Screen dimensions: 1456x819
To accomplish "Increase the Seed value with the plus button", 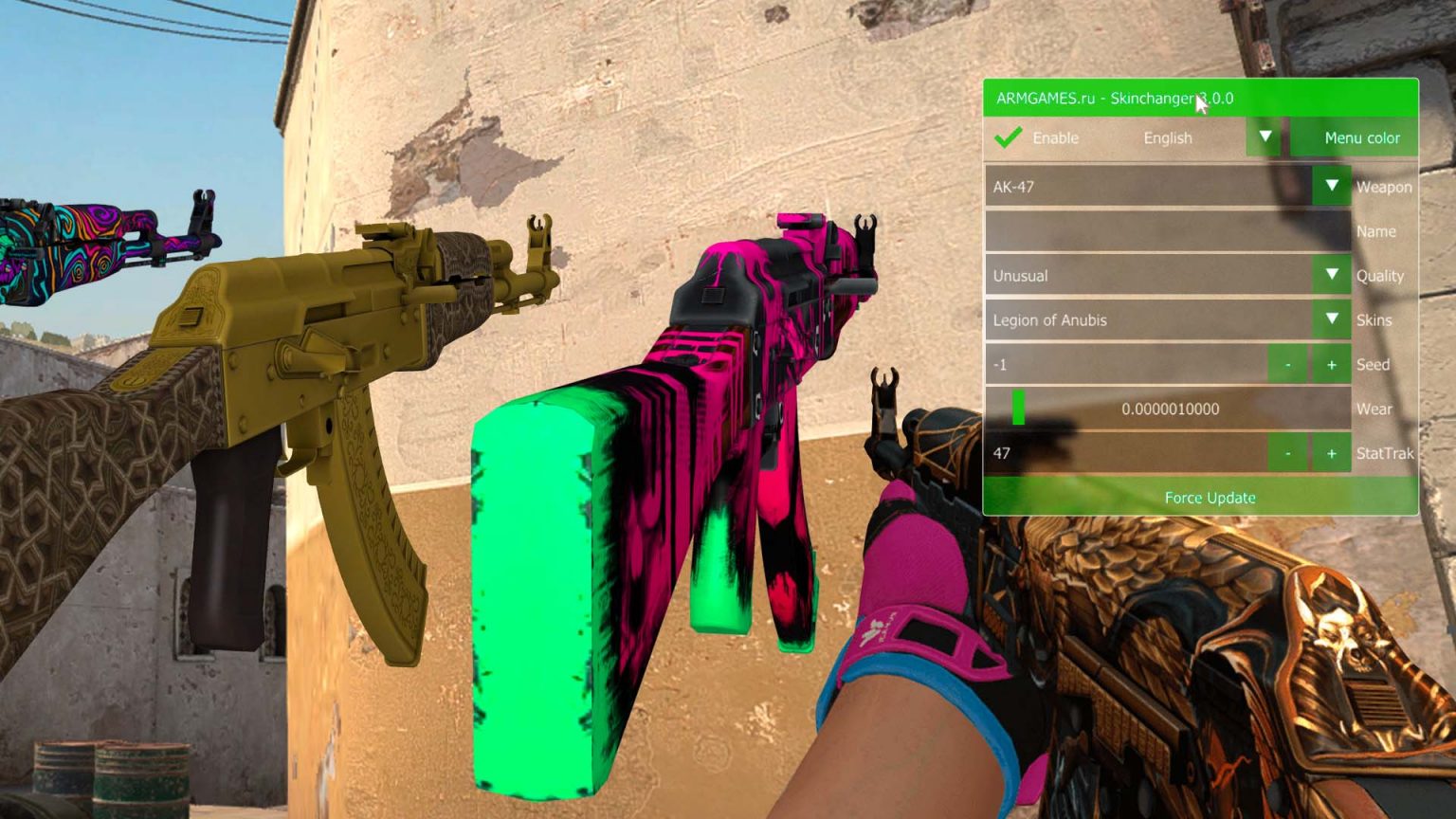I will pyautogui.click(x=1332, y=364).
